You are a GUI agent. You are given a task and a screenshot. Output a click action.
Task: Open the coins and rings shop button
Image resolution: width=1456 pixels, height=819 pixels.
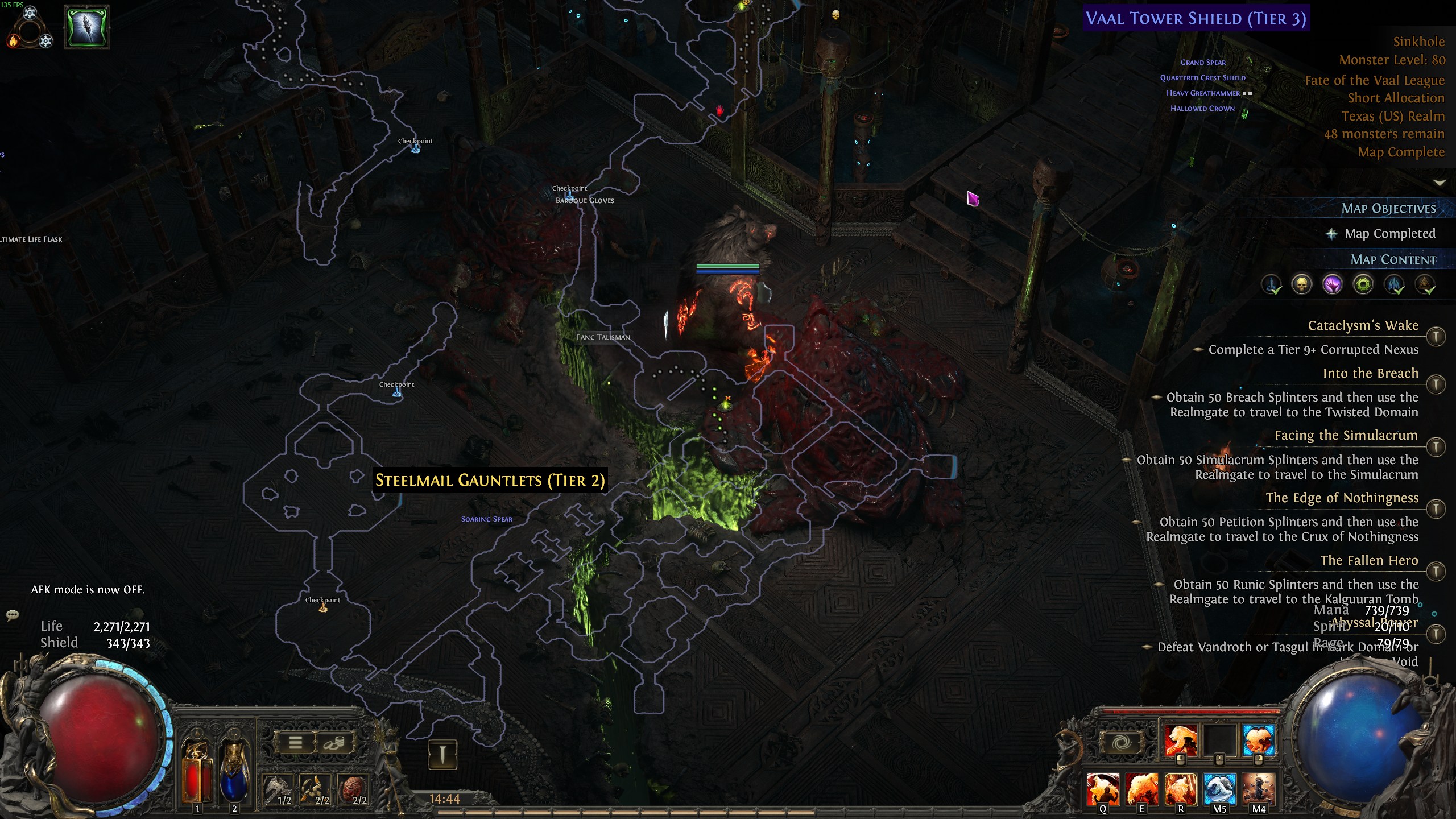click(334, 742)
